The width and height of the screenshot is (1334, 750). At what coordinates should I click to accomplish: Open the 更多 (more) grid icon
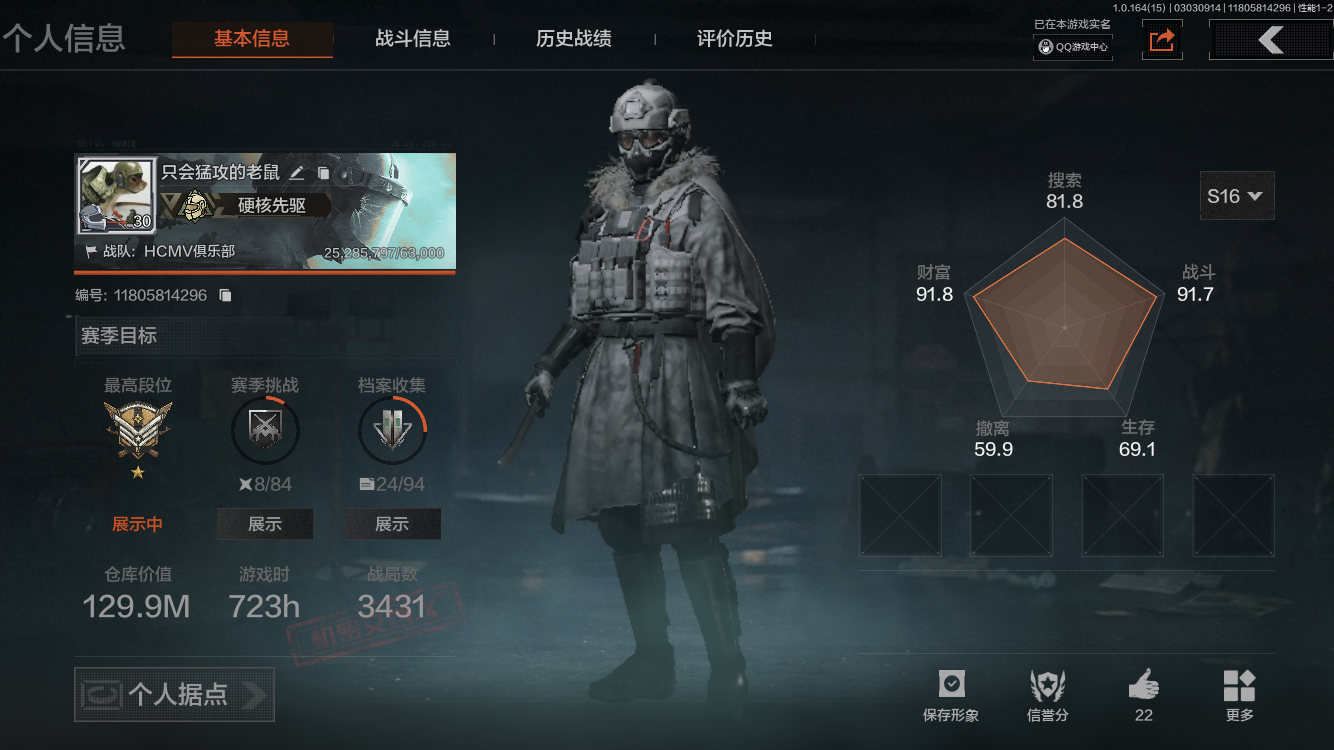point(1240,685)
